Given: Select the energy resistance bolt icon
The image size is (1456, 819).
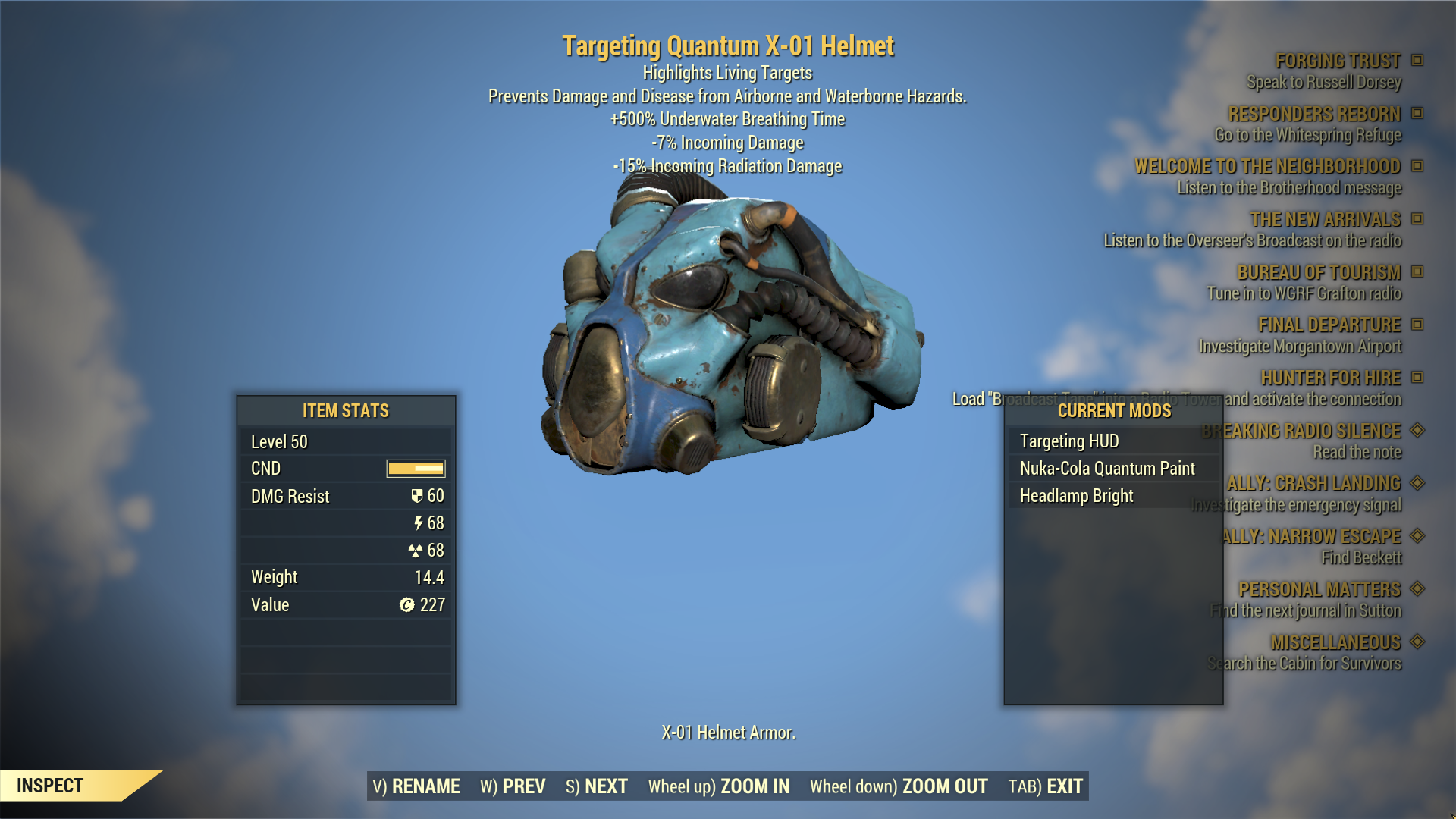Looking at the screenshot, I should (418, 523).
